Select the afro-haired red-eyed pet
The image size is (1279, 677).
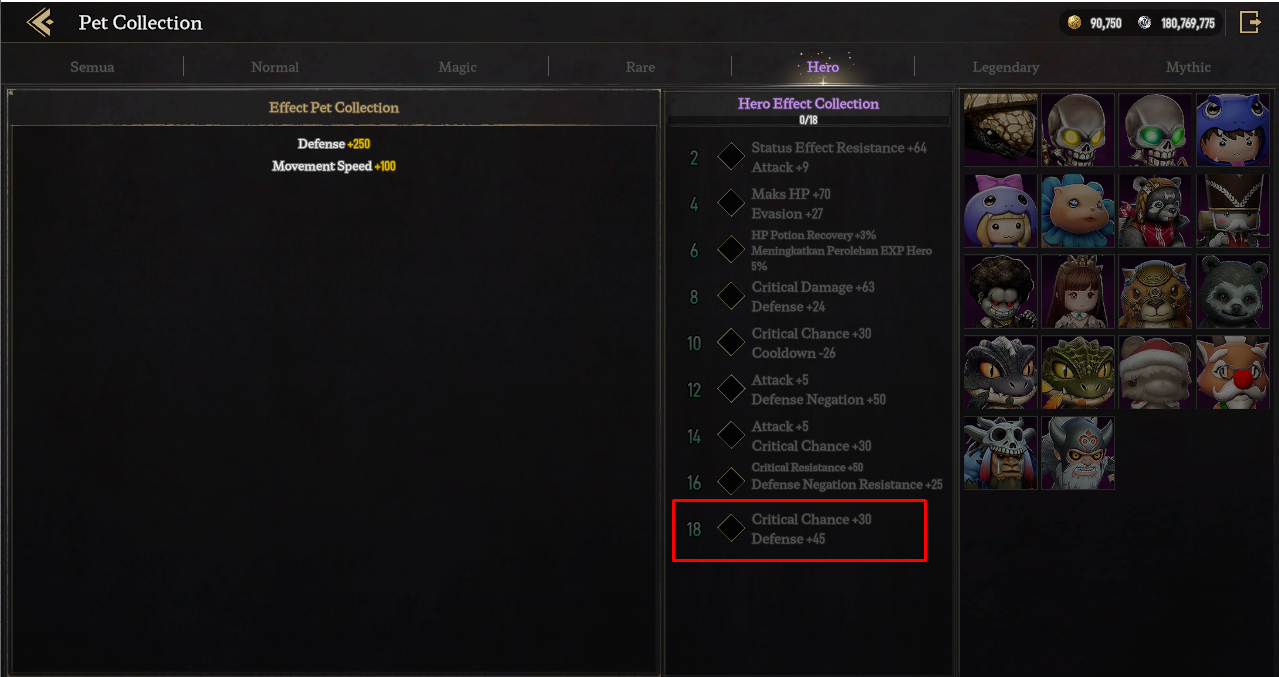coord(1001,292)
